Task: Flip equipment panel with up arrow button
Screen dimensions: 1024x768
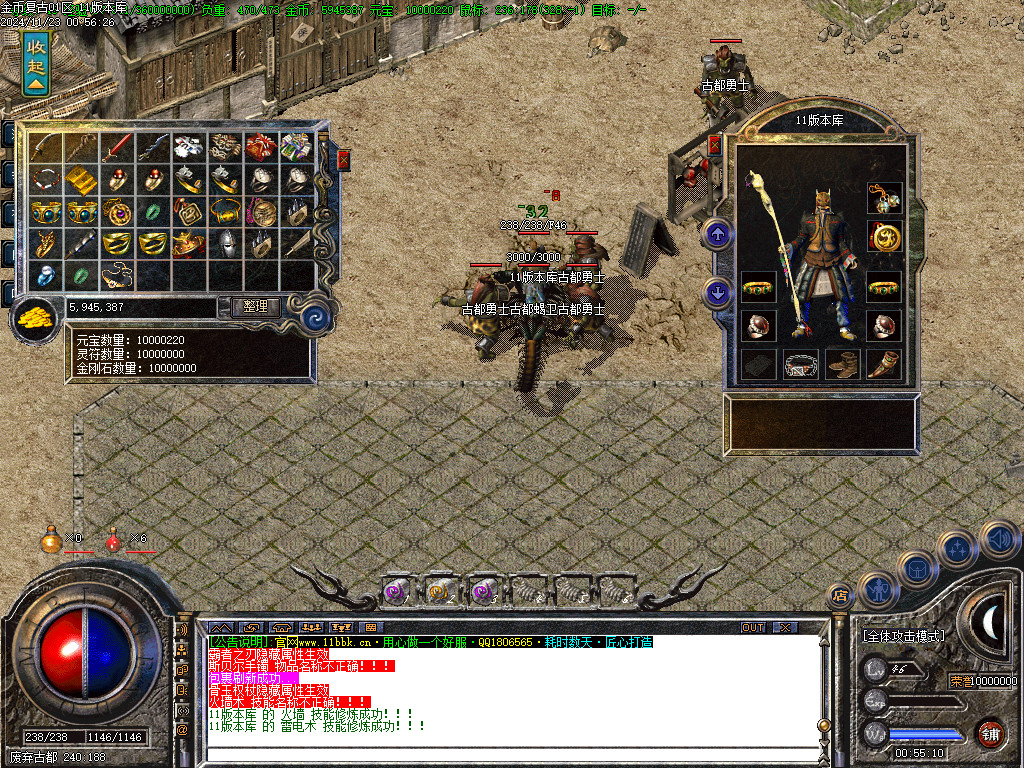Action: pos(718,235)
